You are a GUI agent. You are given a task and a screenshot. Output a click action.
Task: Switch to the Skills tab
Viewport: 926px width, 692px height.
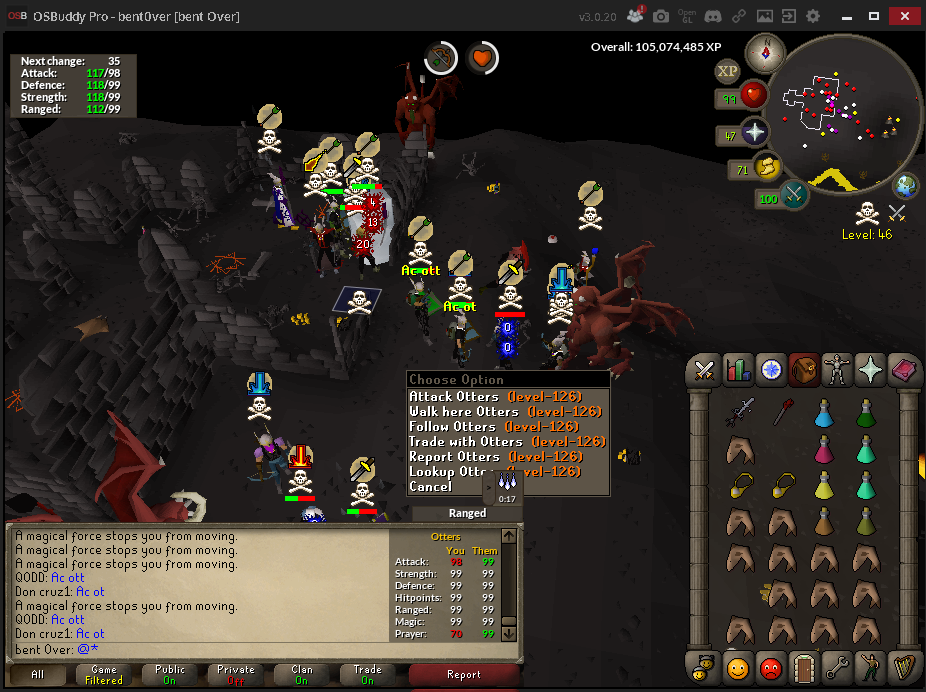(738, 370)
